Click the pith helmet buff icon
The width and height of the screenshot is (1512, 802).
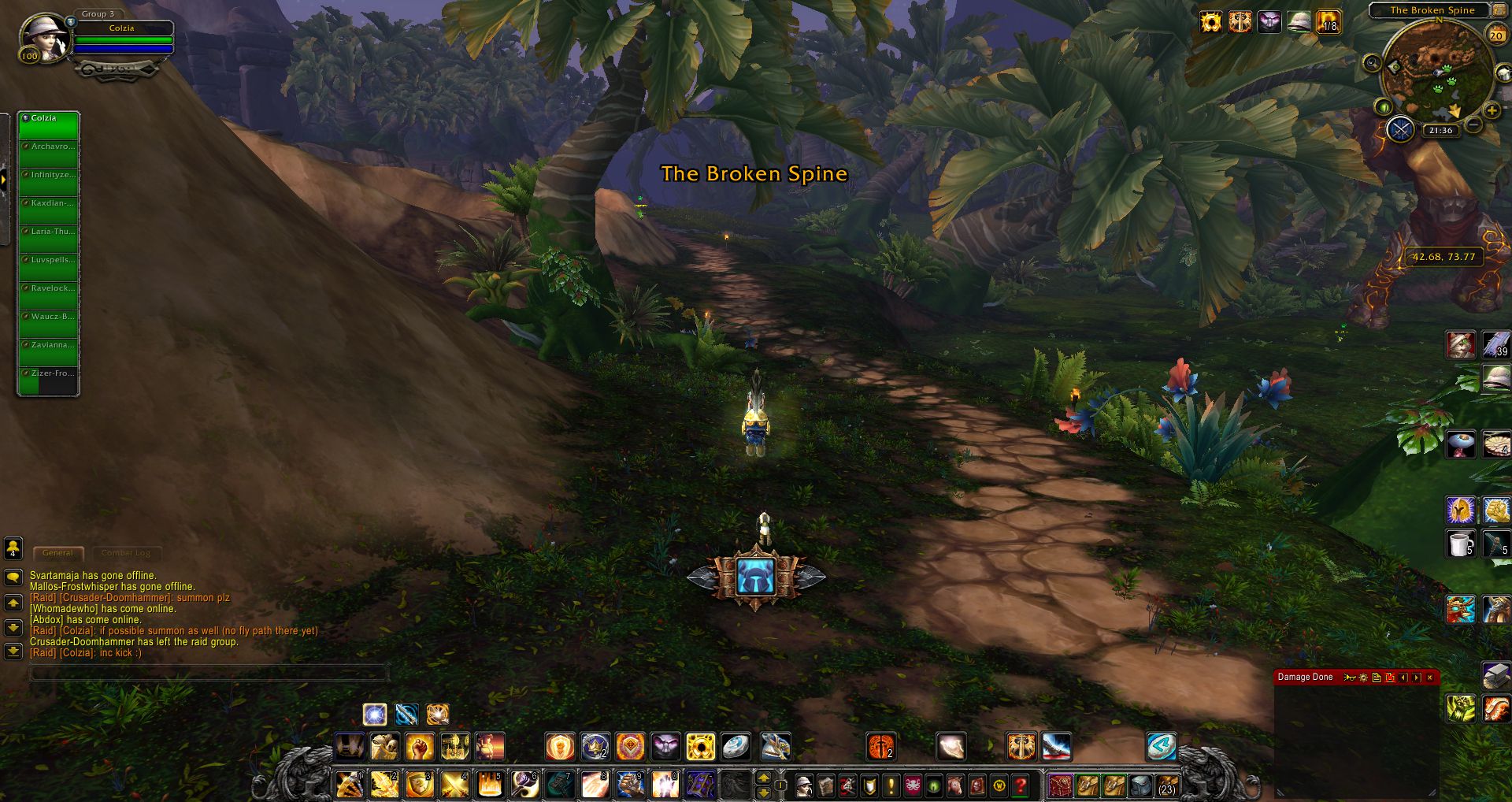[1299, 22]
